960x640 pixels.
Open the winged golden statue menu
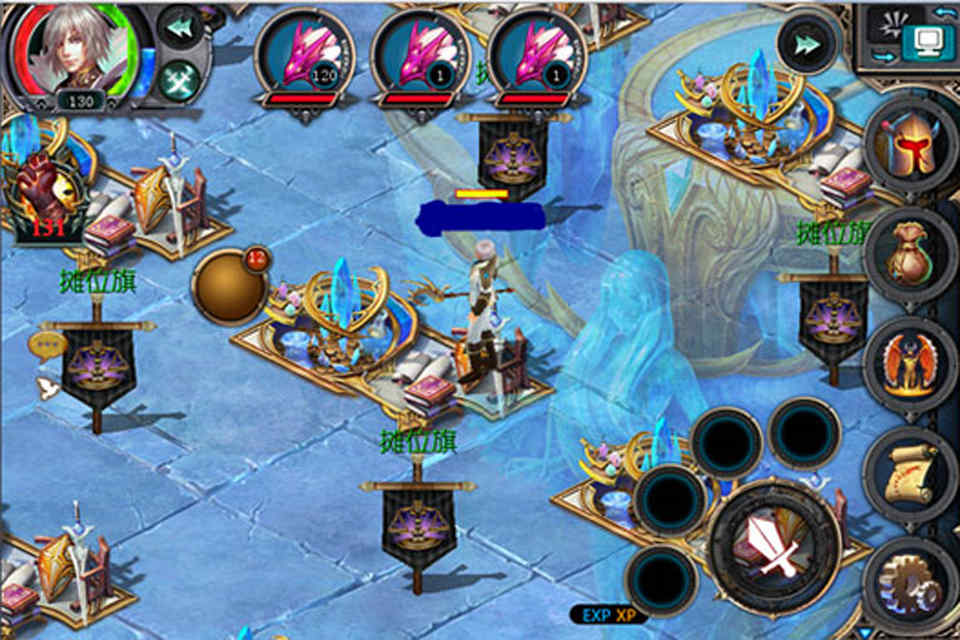[910, 365]
